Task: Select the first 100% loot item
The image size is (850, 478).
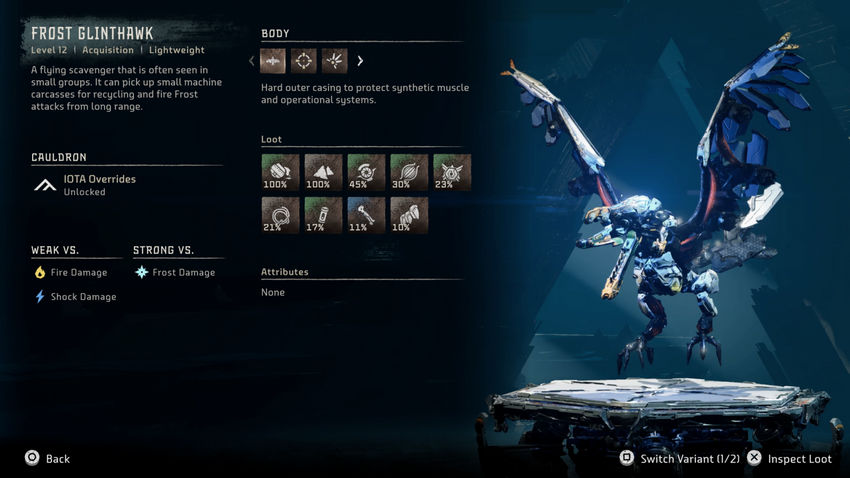Action: point(280,172)
